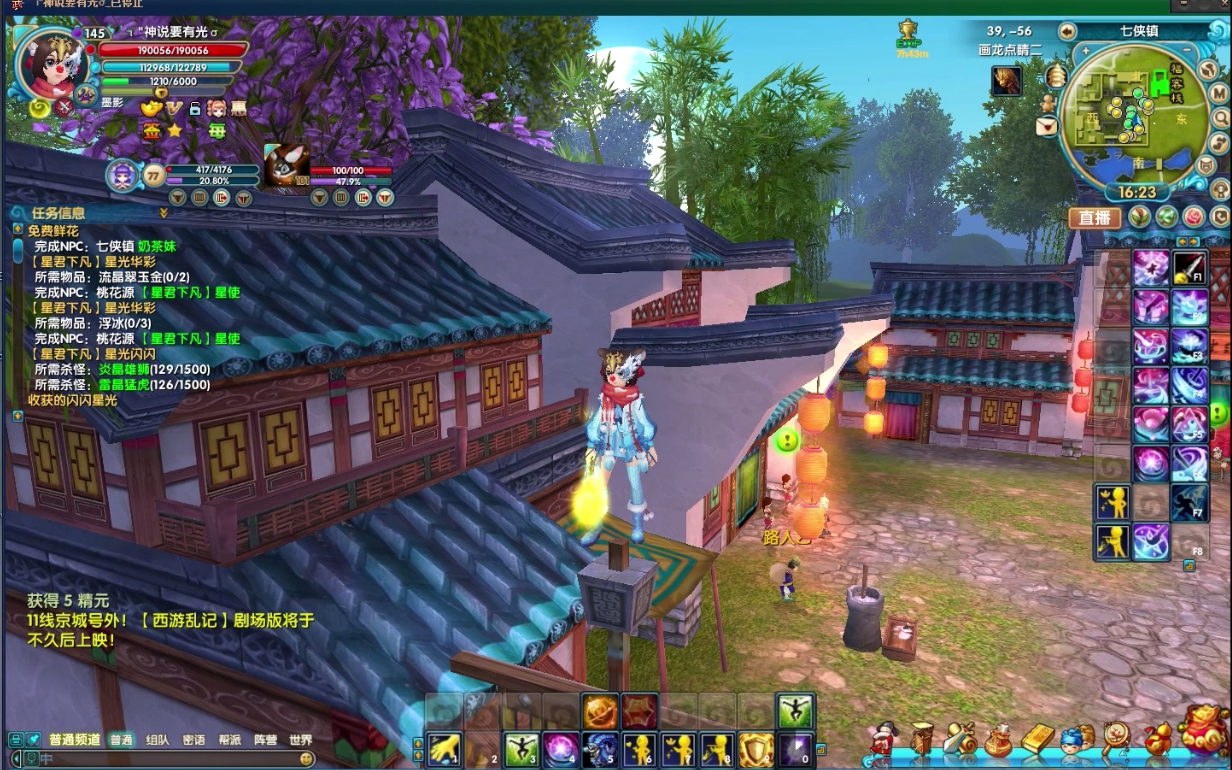Open the sword and scroll menu icon
This screenshot has width=1232, height=770.
[x=958, y=738]
